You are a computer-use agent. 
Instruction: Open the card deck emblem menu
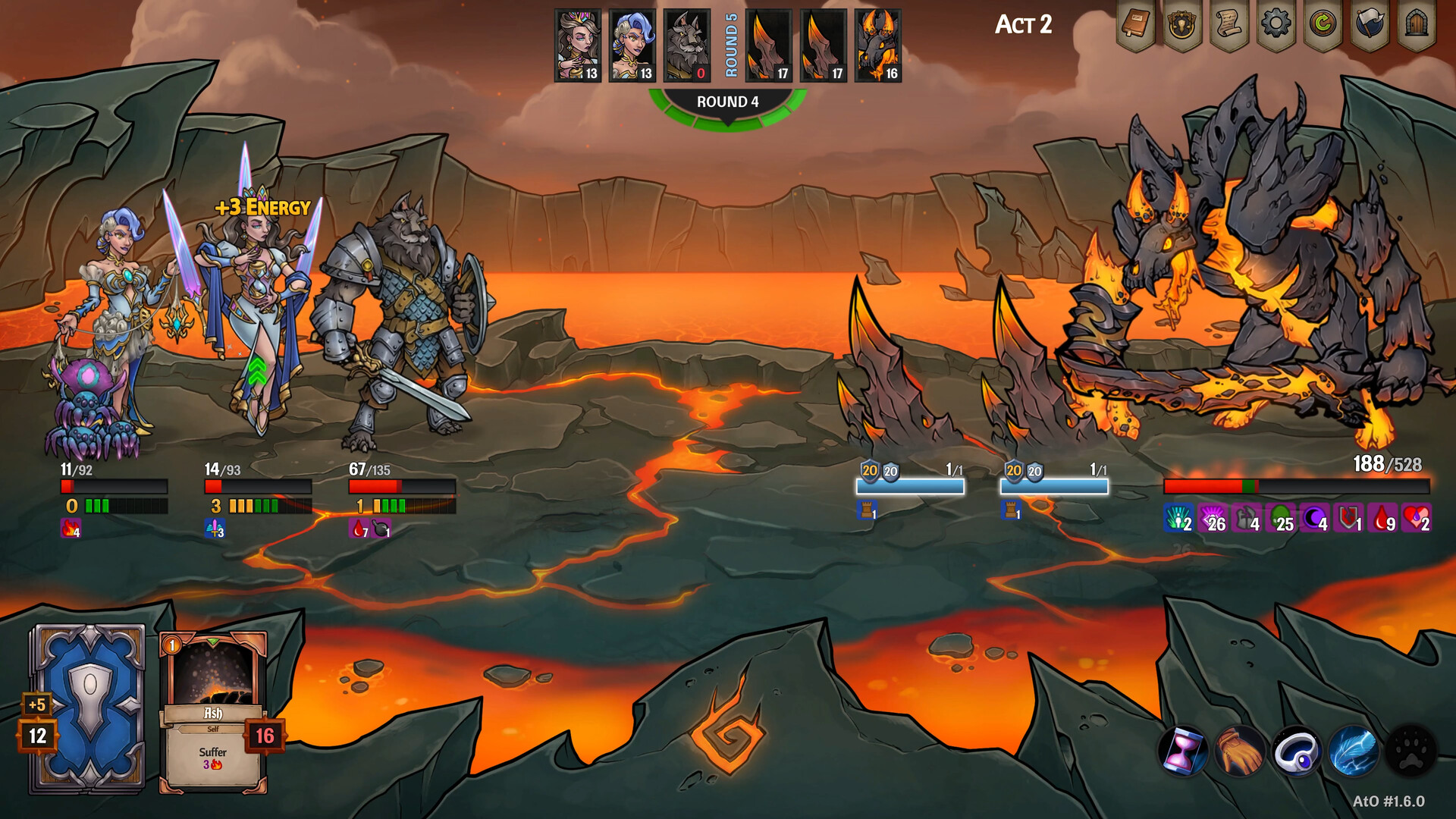tap(1182, 25)
